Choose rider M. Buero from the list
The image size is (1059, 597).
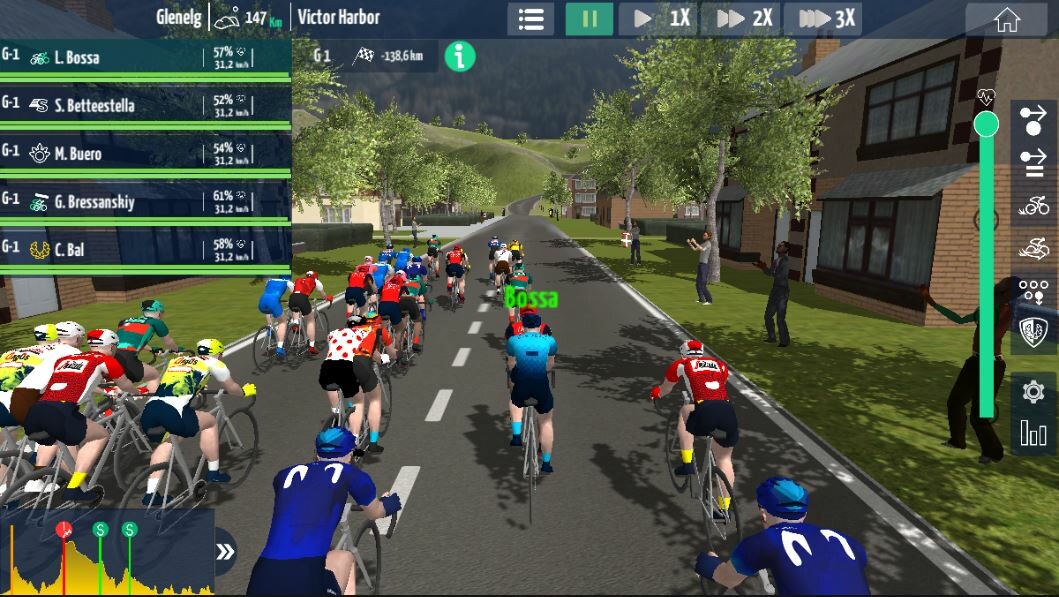pyautogui.click(x=145, y=153)
